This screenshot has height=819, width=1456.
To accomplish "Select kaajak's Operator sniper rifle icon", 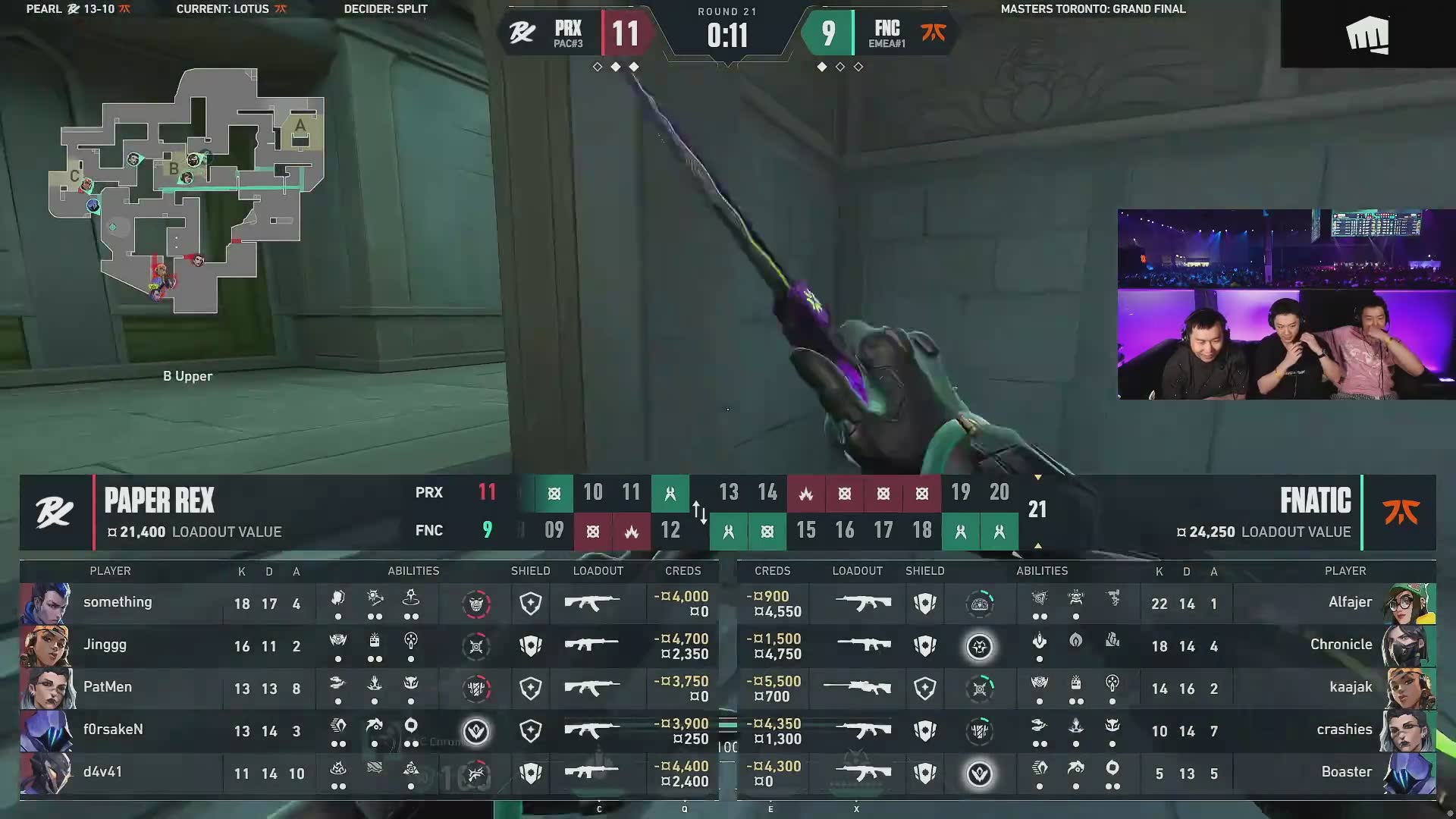I will coord(858,688).
